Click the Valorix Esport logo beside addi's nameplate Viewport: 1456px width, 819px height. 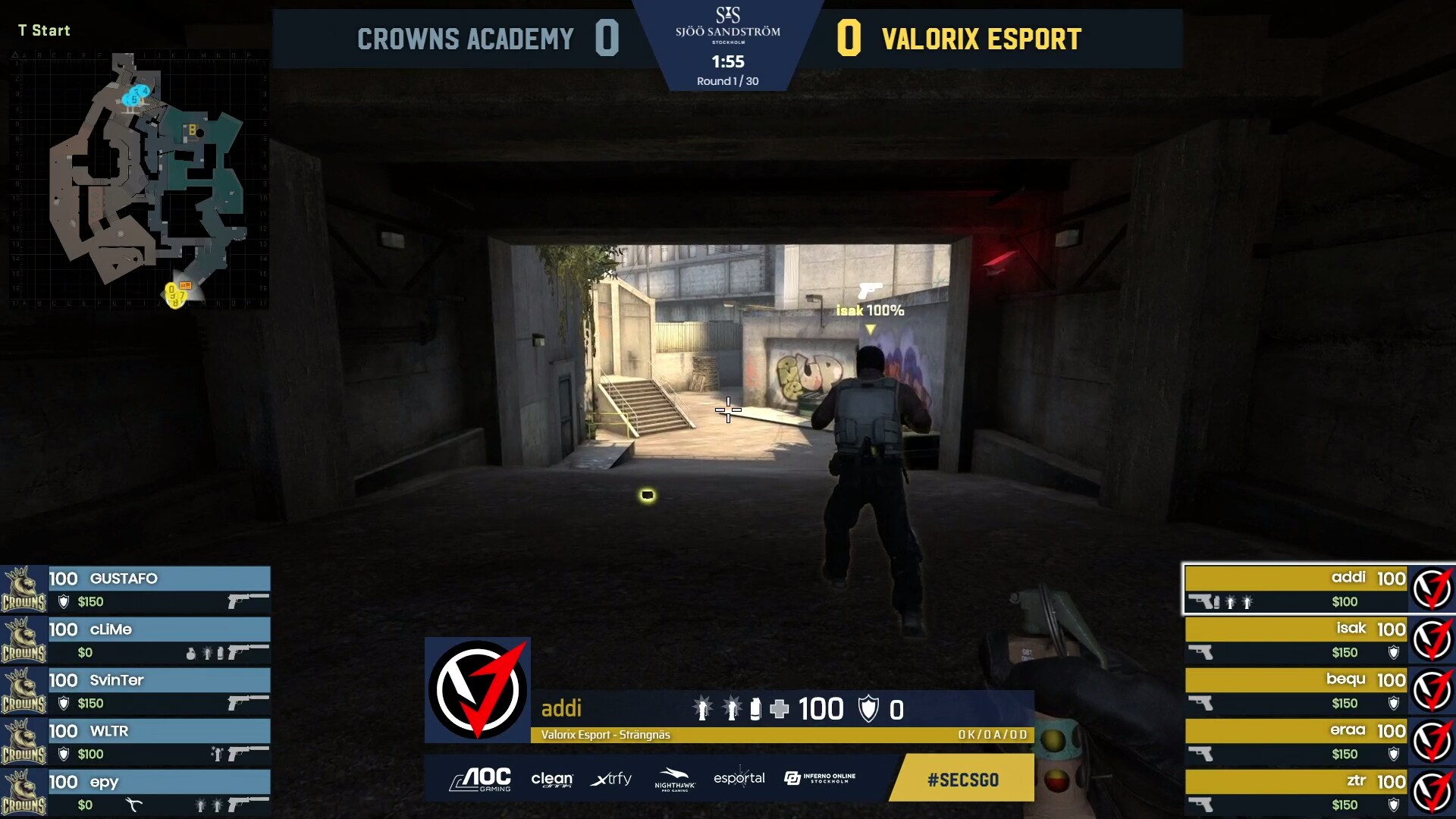pyautogui.click(x=1432, y=589)
